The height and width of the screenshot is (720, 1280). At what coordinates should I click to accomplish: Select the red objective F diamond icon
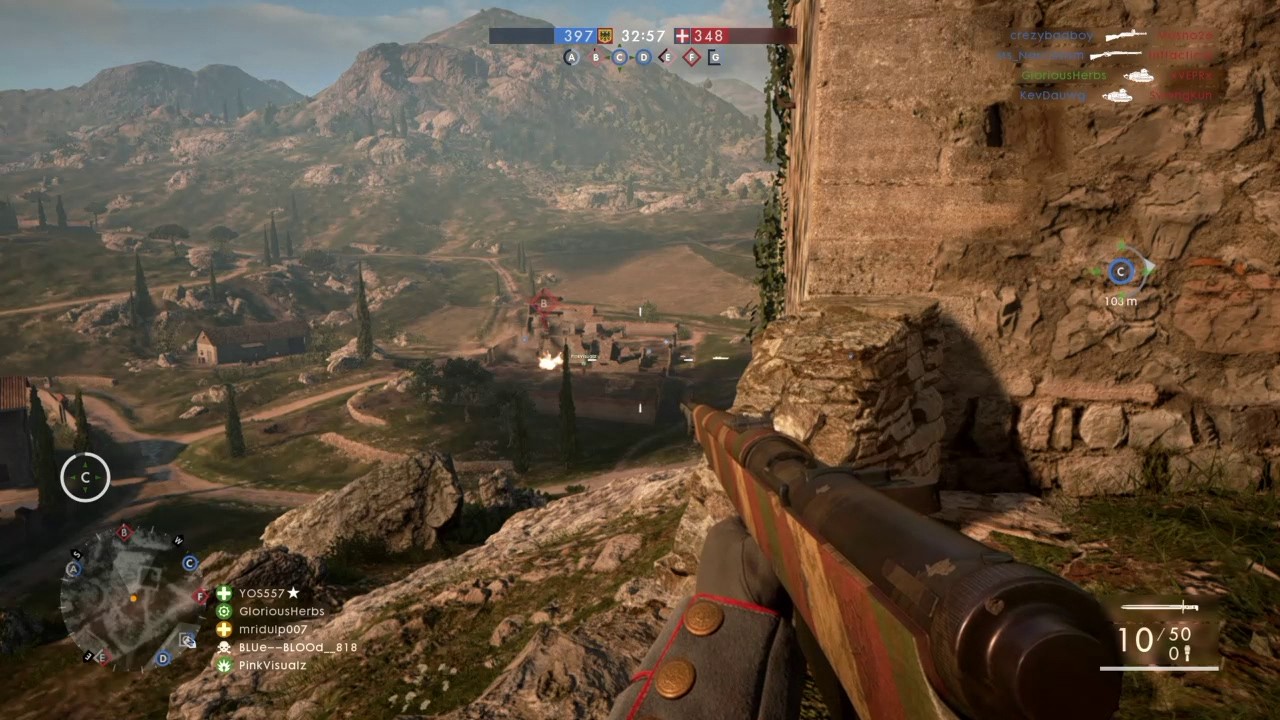pos(691,57)
